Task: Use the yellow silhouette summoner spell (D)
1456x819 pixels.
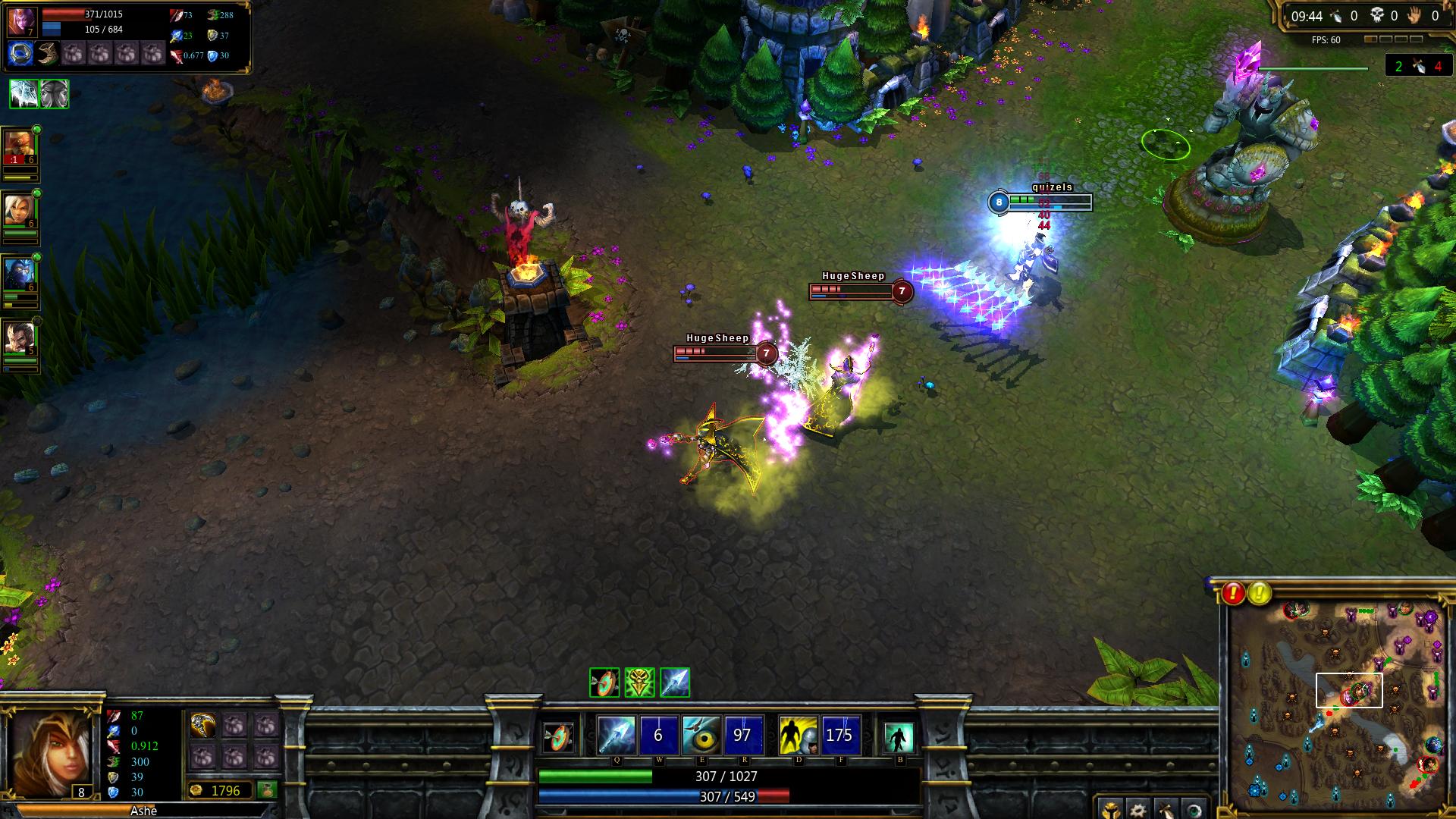Action: pos(798,735)
